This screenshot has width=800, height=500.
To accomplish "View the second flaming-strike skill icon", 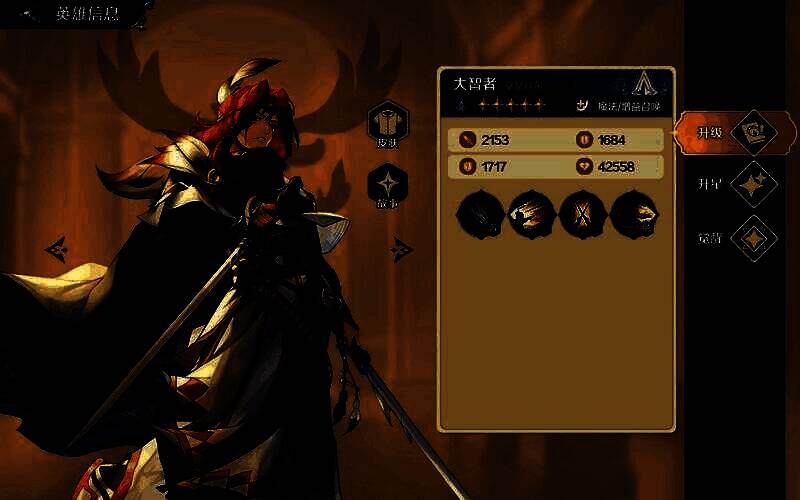I will [x=531, y=214].
